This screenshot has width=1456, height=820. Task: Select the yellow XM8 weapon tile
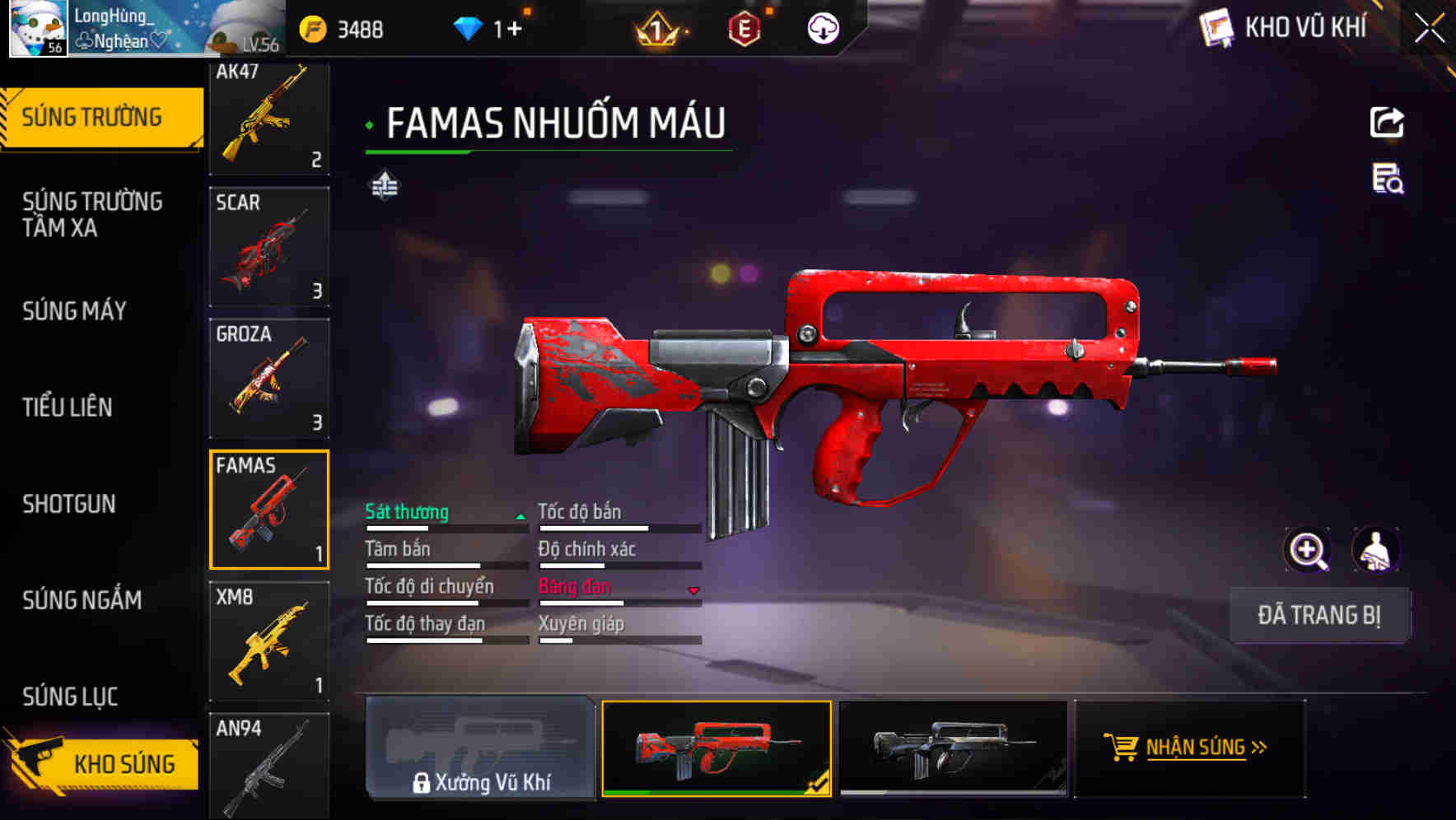(x=269, y=641)
